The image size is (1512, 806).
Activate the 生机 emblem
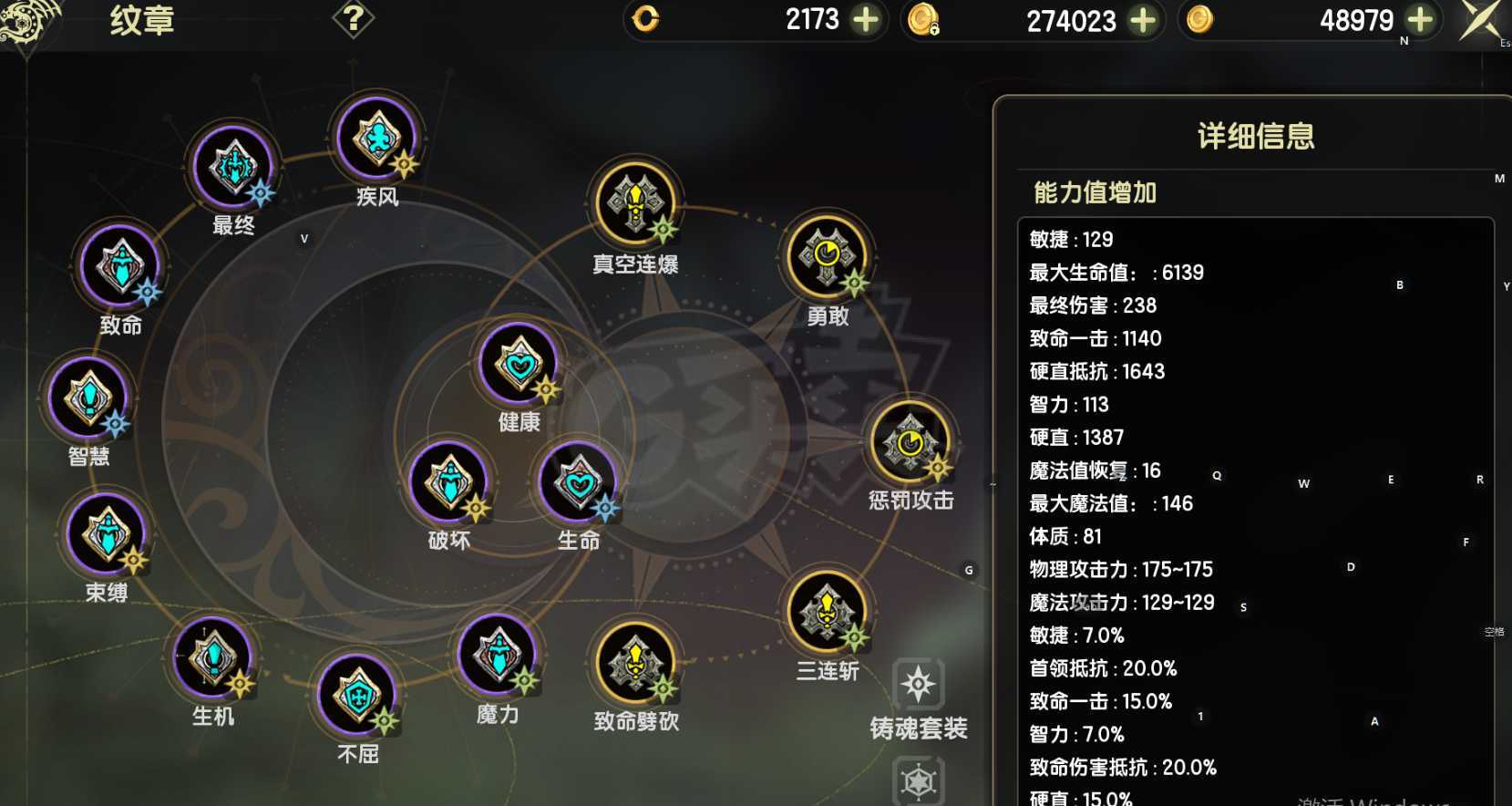pos(211,661)
